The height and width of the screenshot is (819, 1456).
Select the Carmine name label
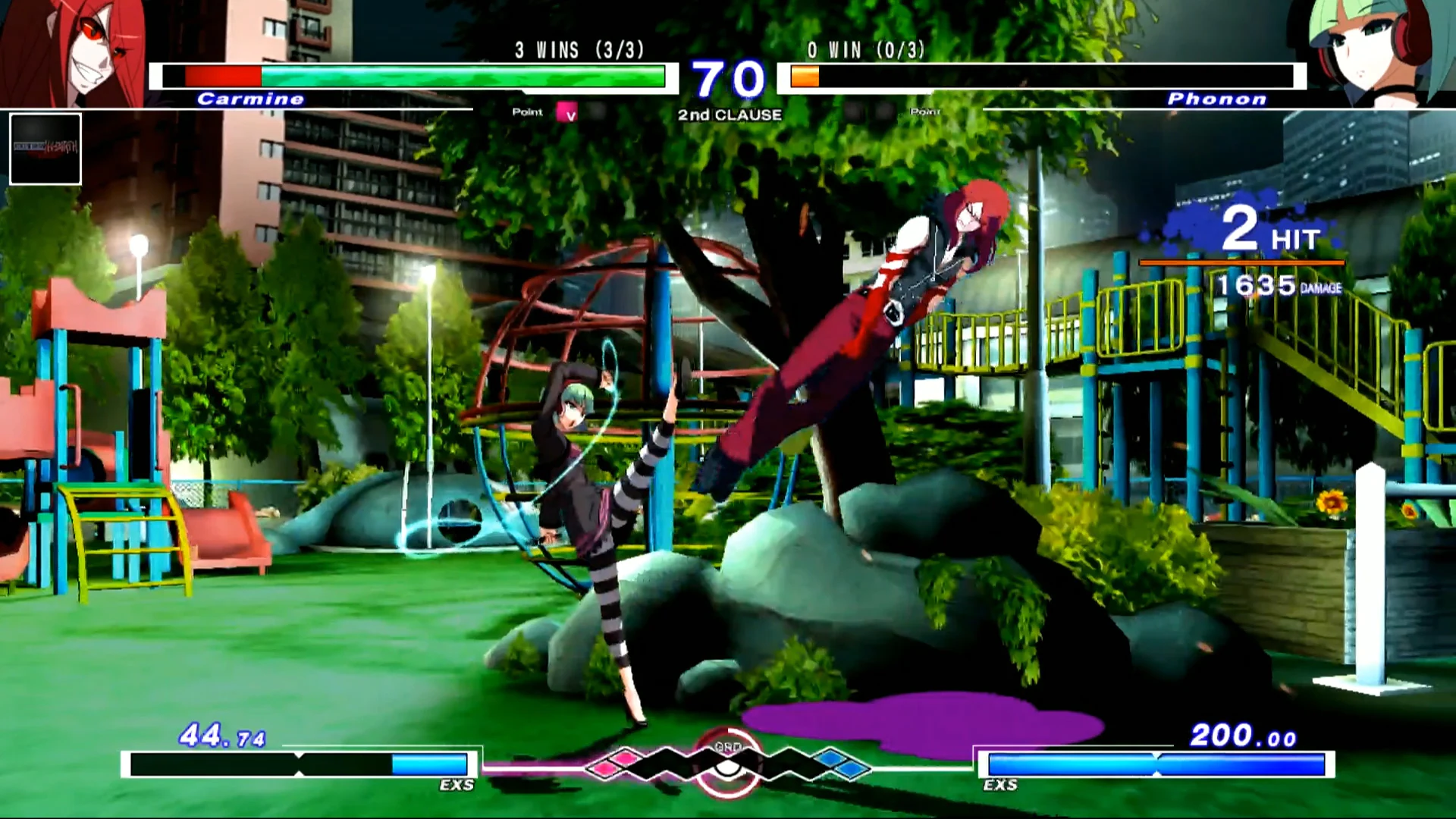(x=250, y=99)
